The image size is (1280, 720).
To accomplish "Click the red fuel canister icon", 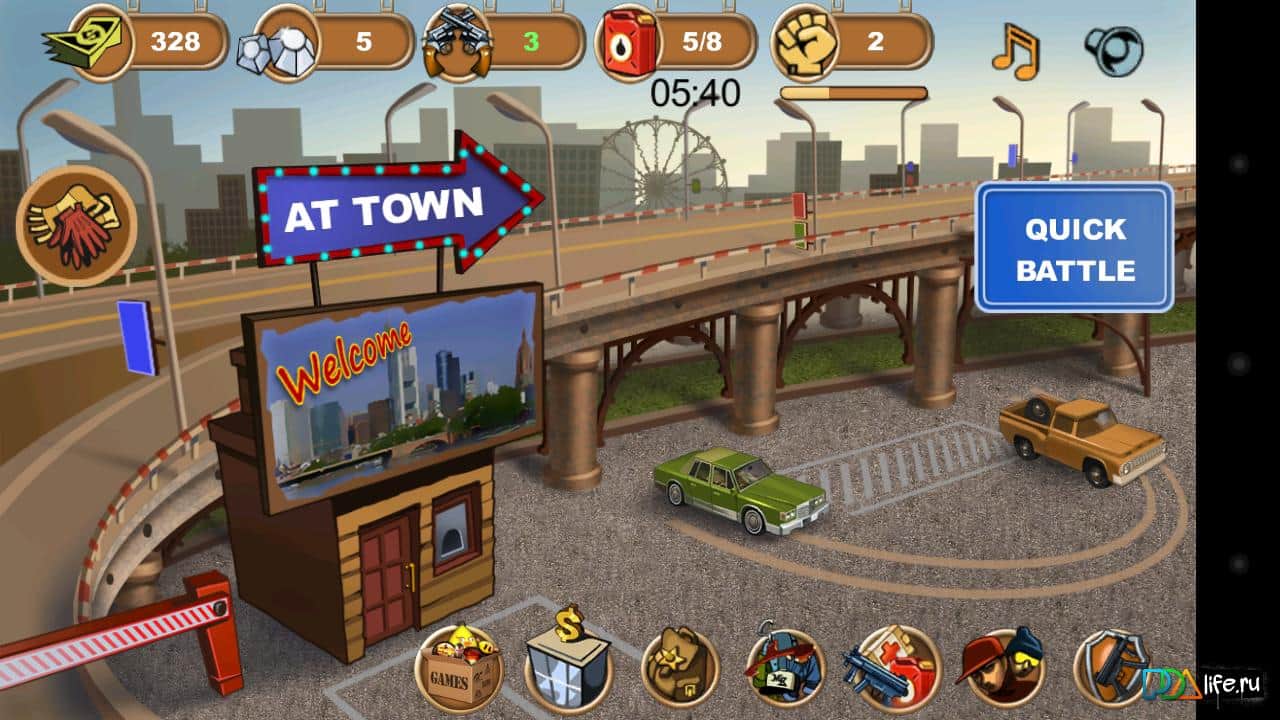I will click(630, 42).
